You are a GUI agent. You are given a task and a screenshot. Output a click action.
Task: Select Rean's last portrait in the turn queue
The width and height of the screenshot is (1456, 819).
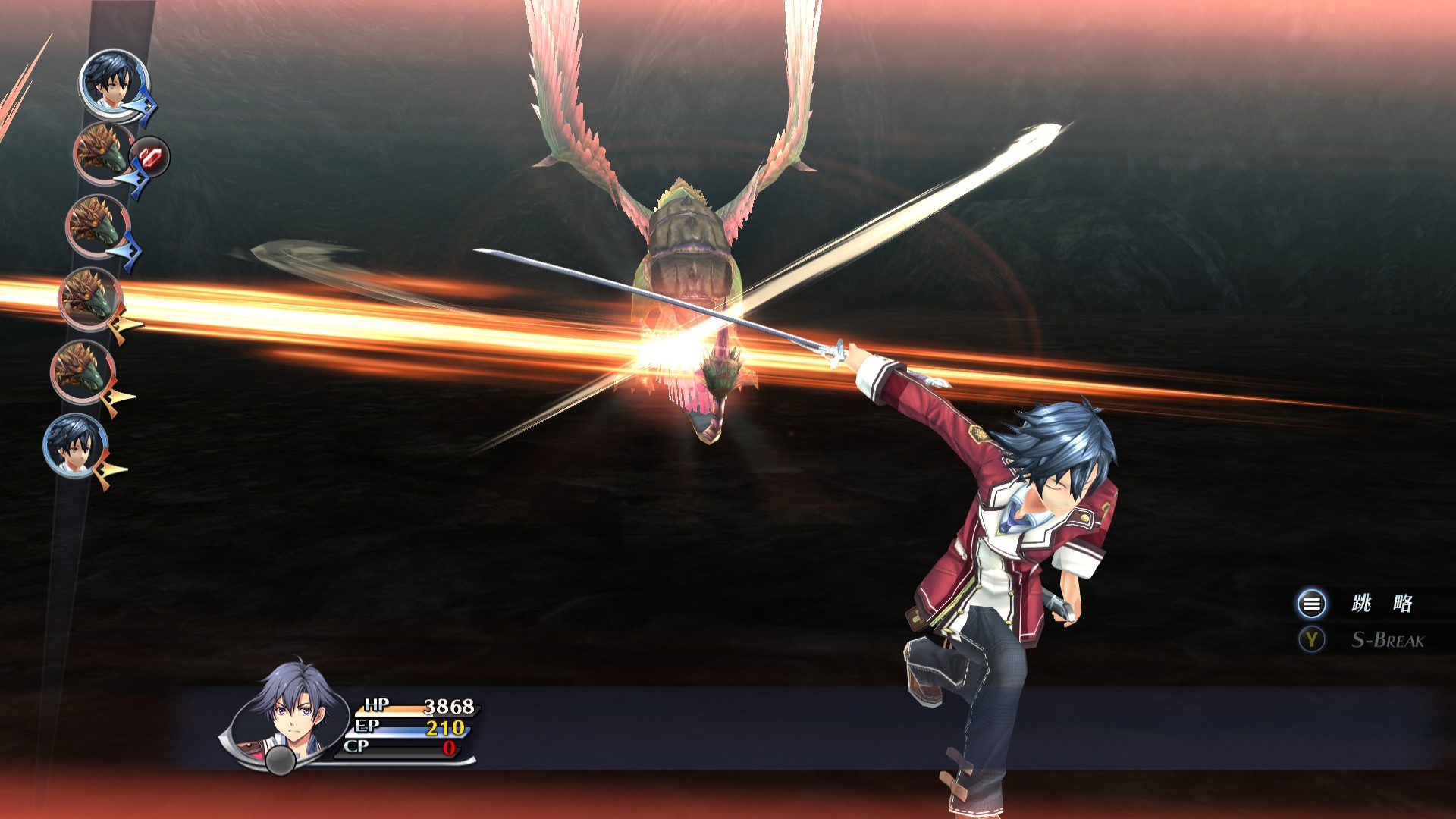point(77,446)
